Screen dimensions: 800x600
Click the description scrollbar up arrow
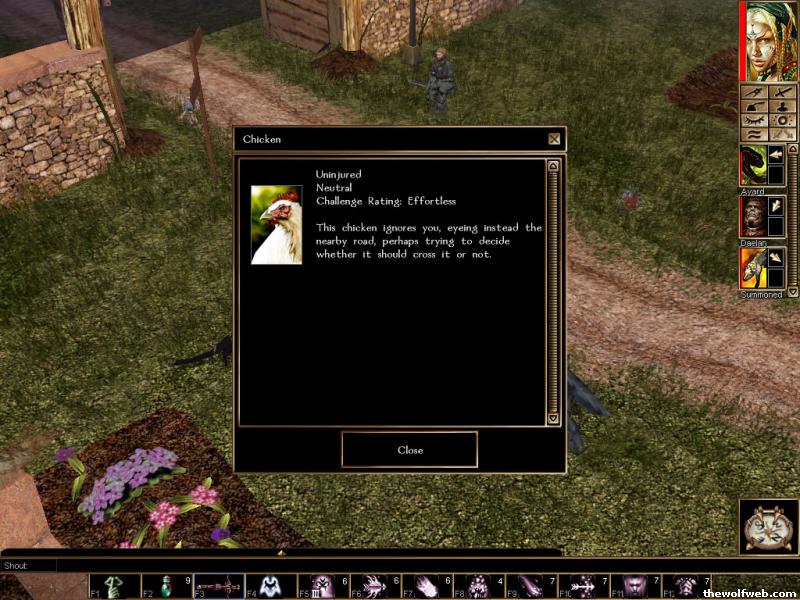[x=553, y=166]
